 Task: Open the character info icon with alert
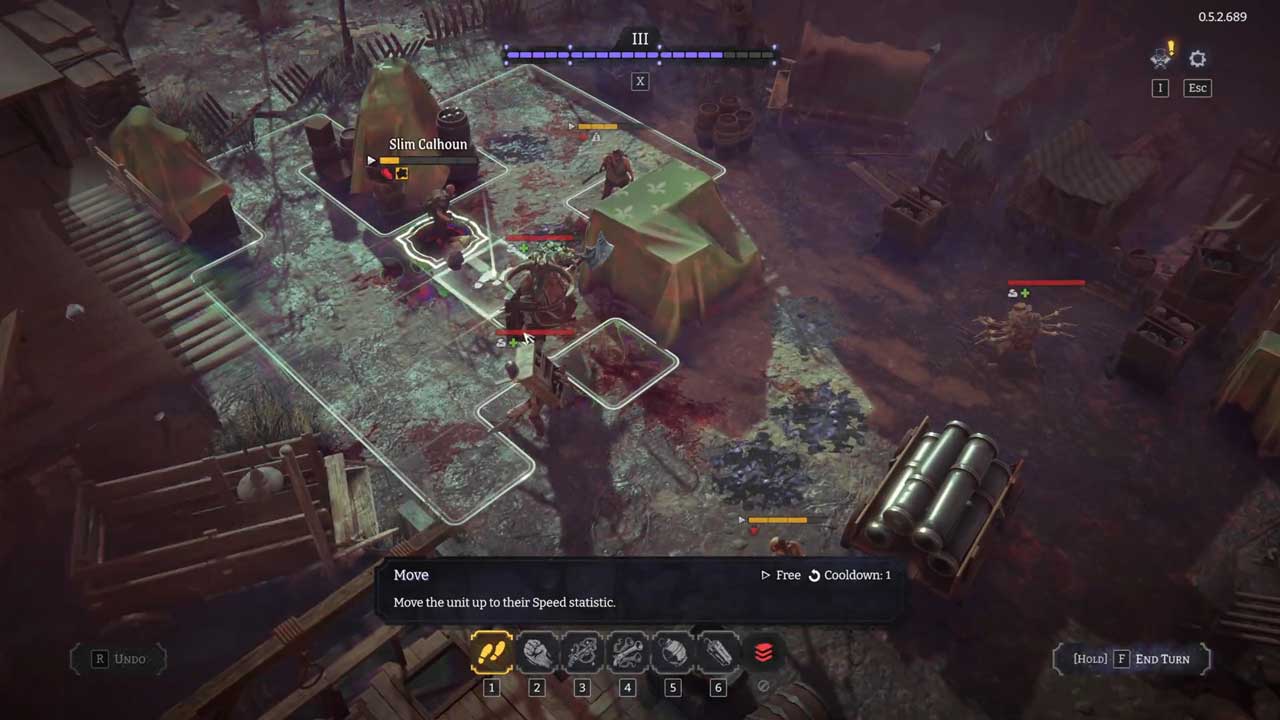[x=1161, y=60]
